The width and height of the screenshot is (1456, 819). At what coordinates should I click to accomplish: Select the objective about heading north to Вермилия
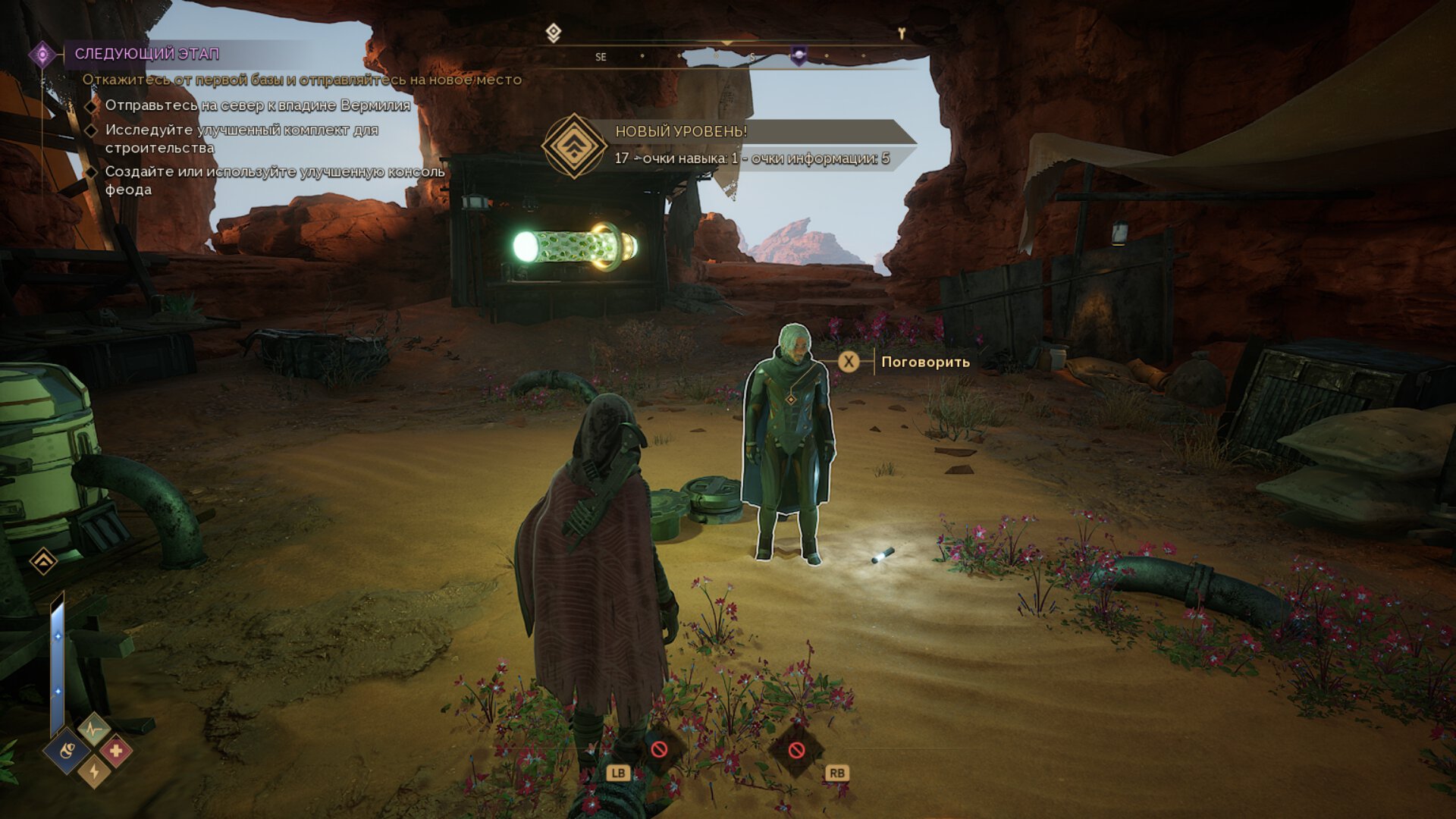click(x=257, y=105)
